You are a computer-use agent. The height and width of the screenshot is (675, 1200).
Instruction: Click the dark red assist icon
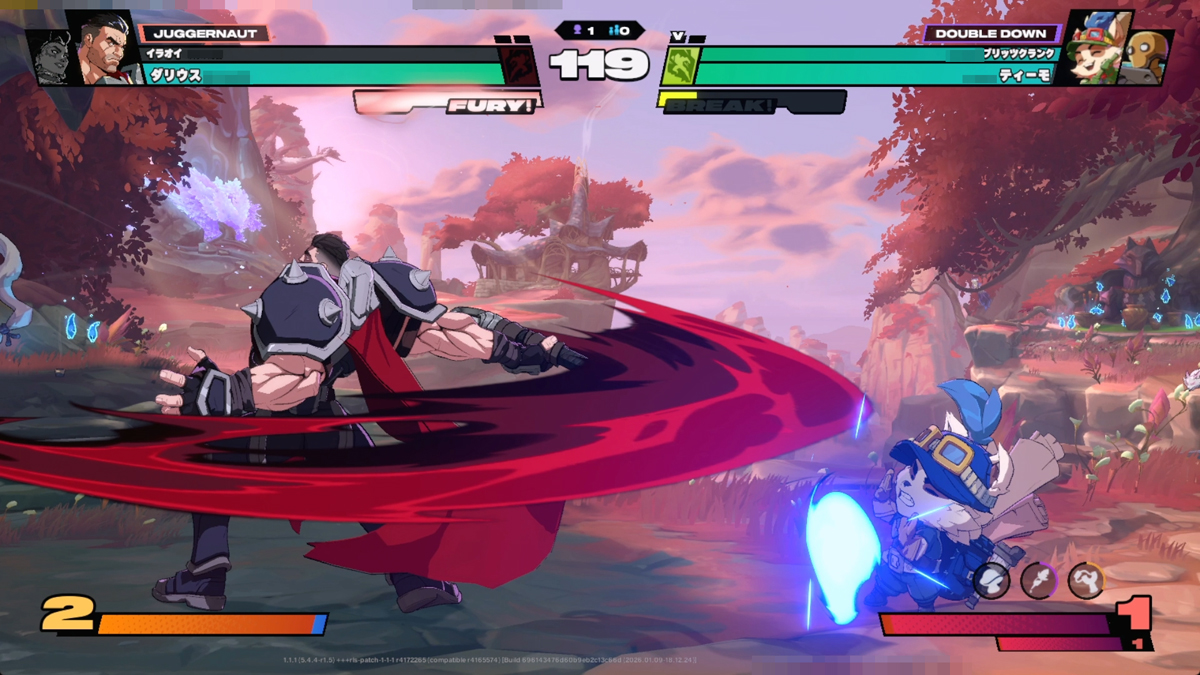point(519,64)
